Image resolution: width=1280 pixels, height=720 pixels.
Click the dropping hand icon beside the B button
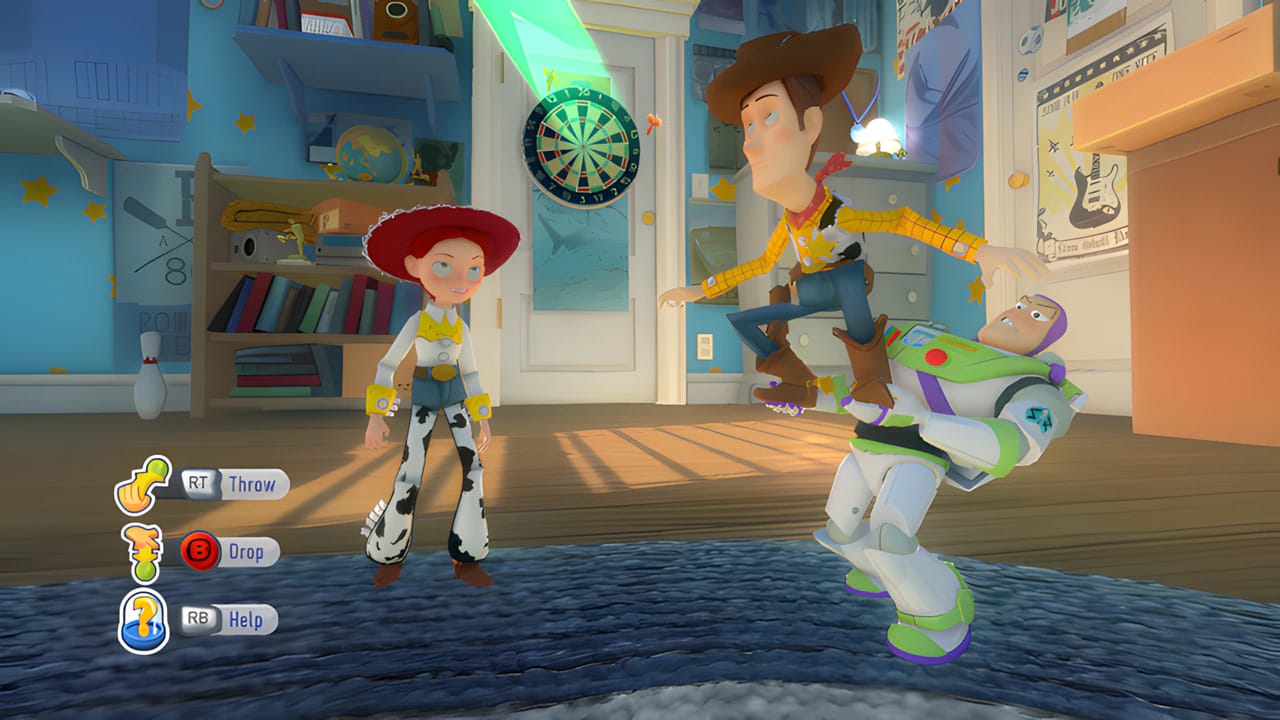click(143, 550)
